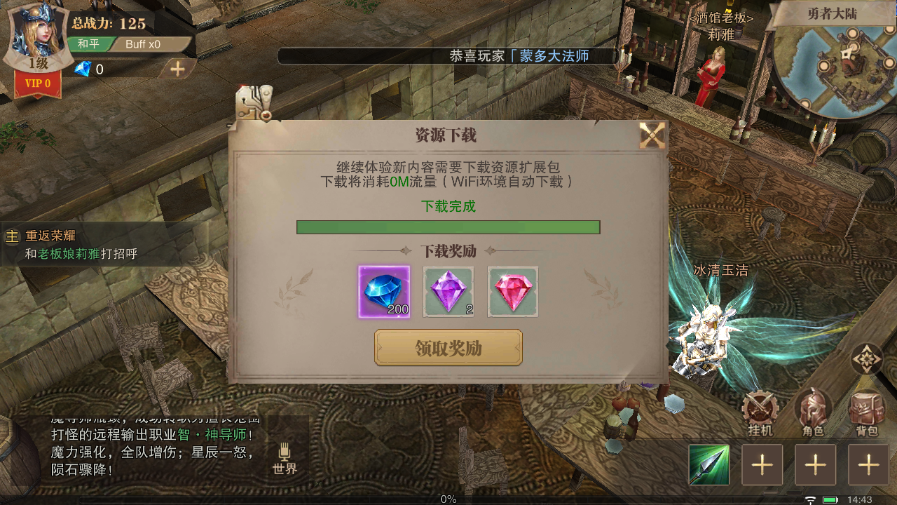This screenshot has width=897, height=505.
Task: Add diamonds with the plus button
Action: click(177, 69)
